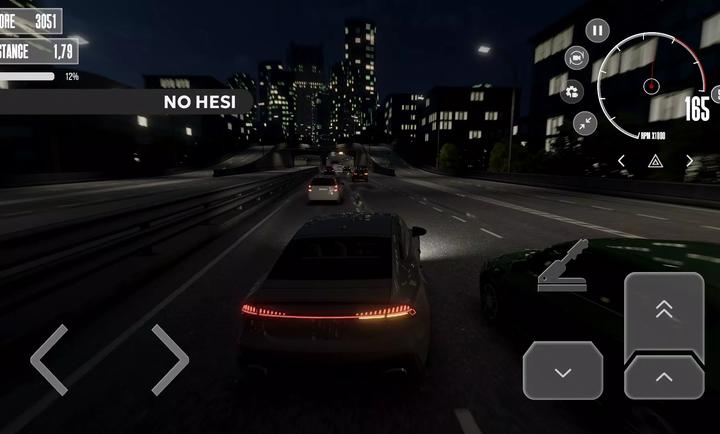This screenshot has width=720, height=434.
Task: Turn on the right turn signal
Action: point(689,160)
